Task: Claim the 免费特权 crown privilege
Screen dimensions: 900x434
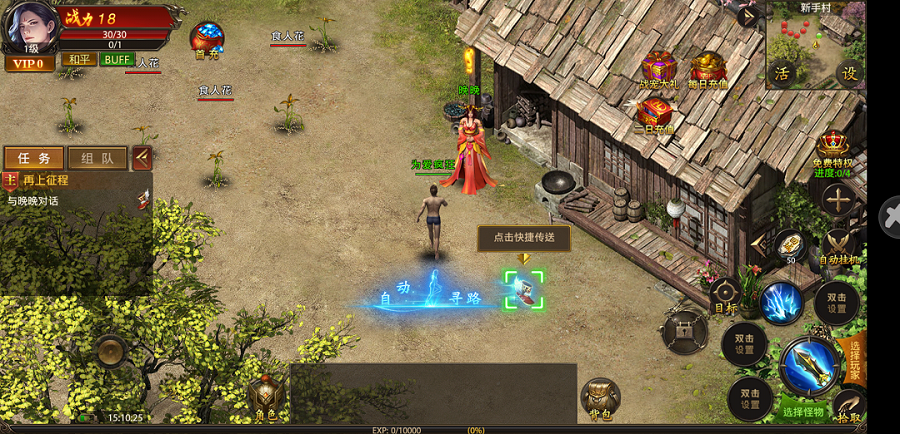Action: click(832, 150)
